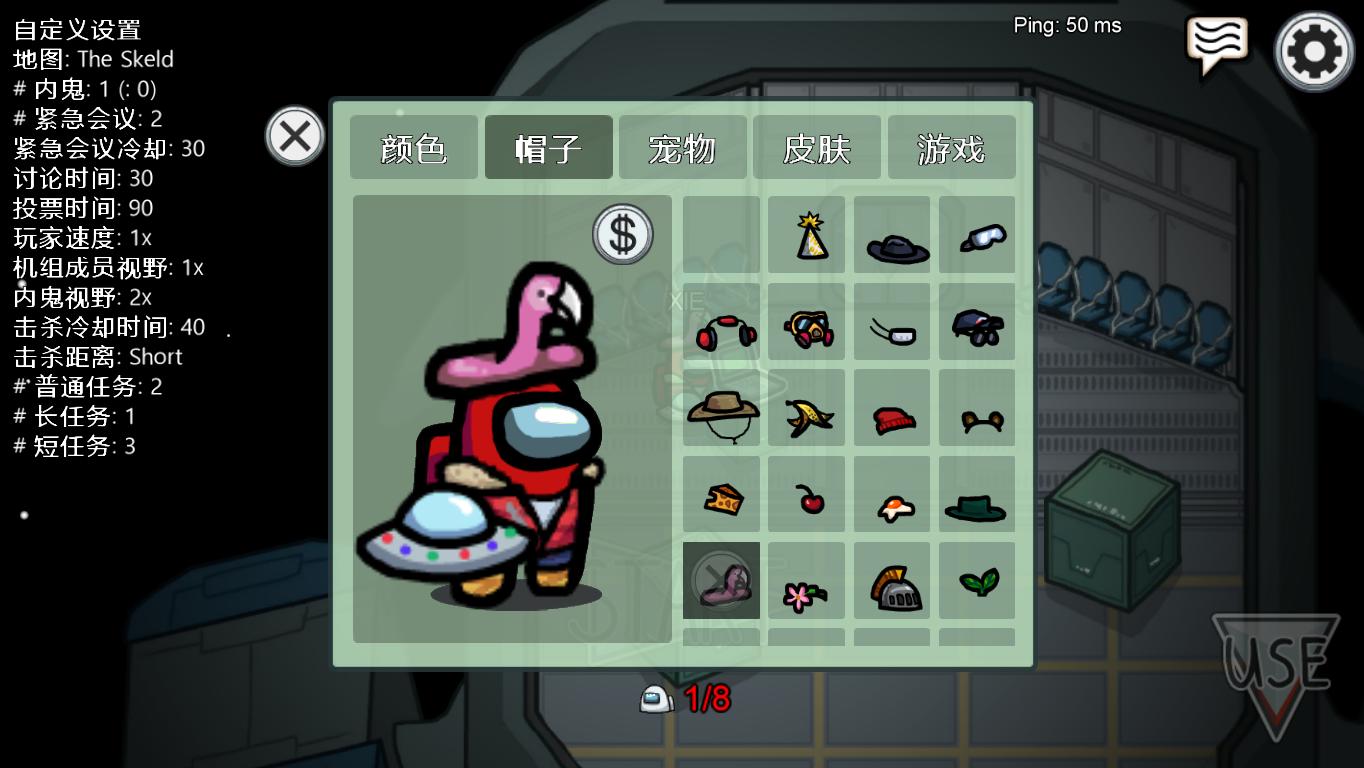
Task: Pick the cherry hat
Action: 807,492
